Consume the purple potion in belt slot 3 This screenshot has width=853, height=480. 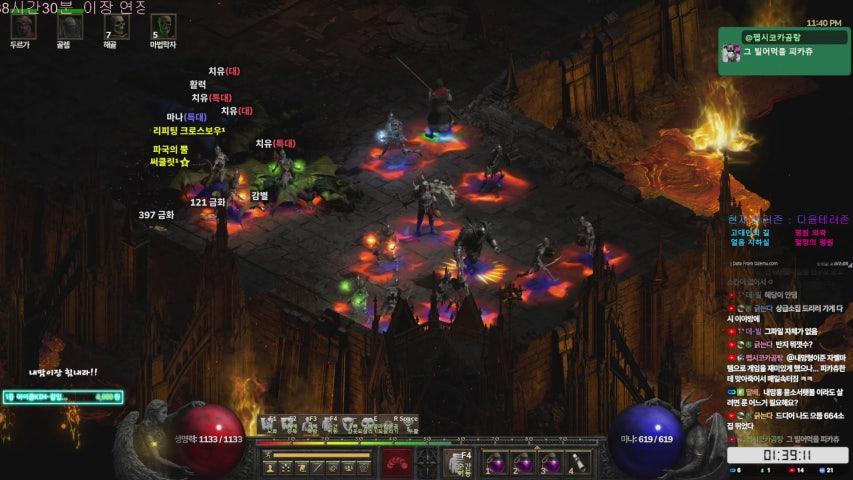(x=549, y=464)
